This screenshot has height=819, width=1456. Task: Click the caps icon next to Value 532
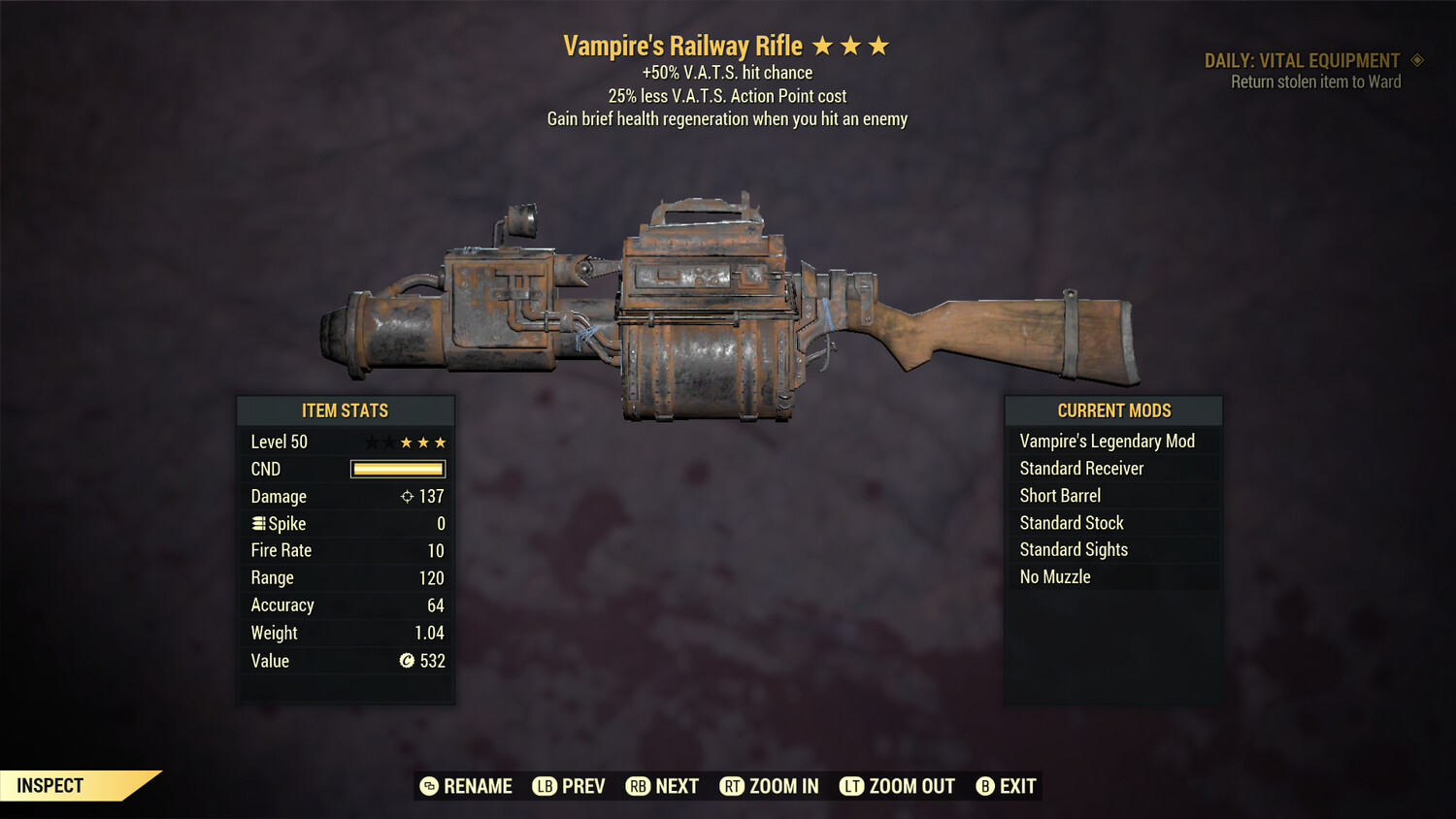coord(408,661)
